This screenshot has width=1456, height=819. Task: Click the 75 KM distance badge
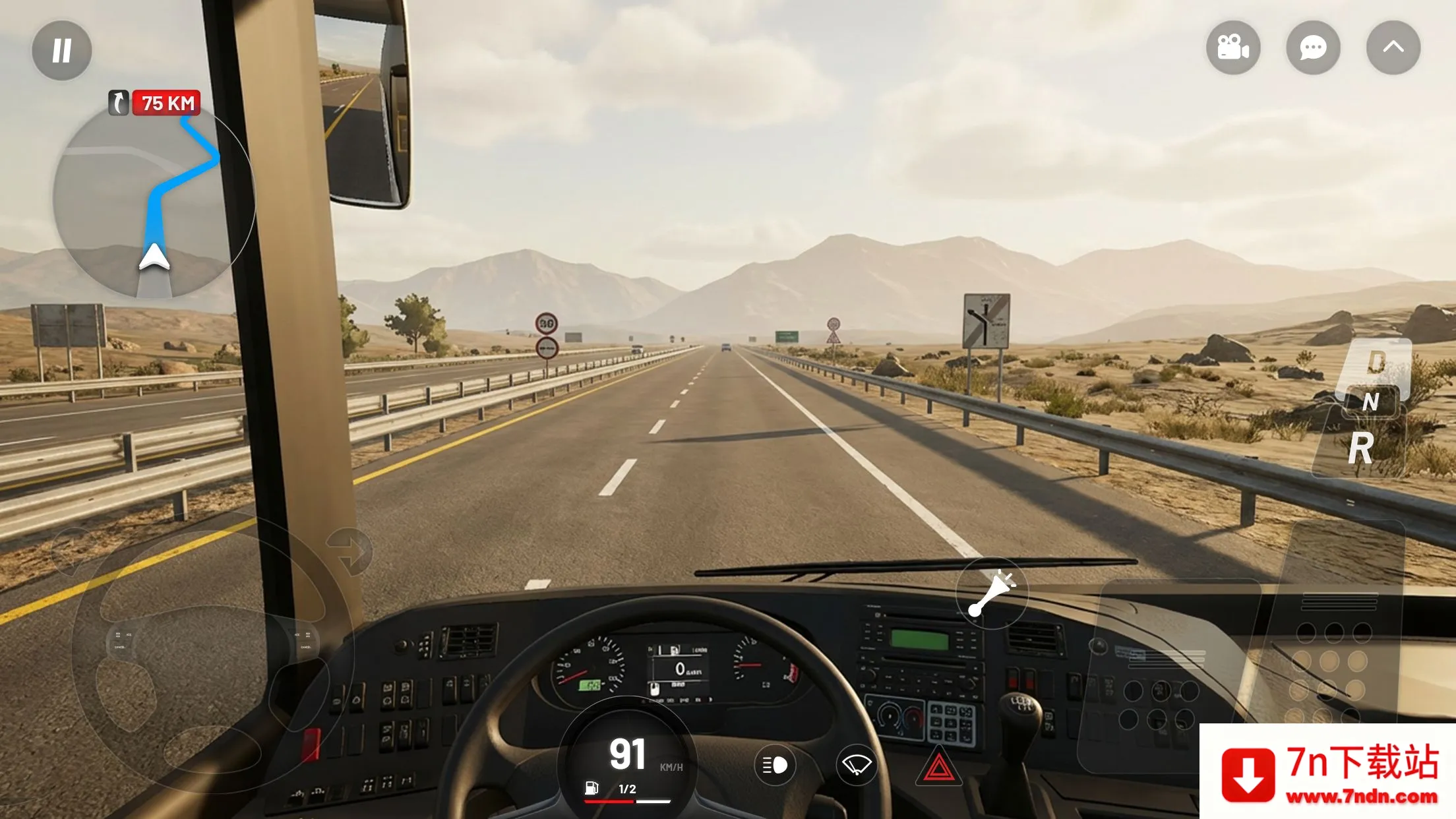166,103
